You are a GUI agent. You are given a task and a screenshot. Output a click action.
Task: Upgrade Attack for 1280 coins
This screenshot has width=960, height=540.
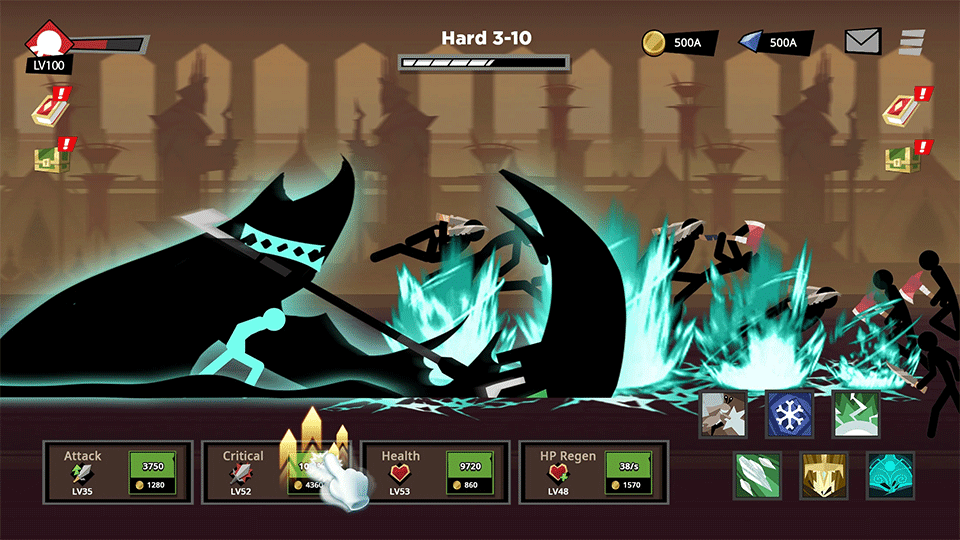(x=152, y=473)
